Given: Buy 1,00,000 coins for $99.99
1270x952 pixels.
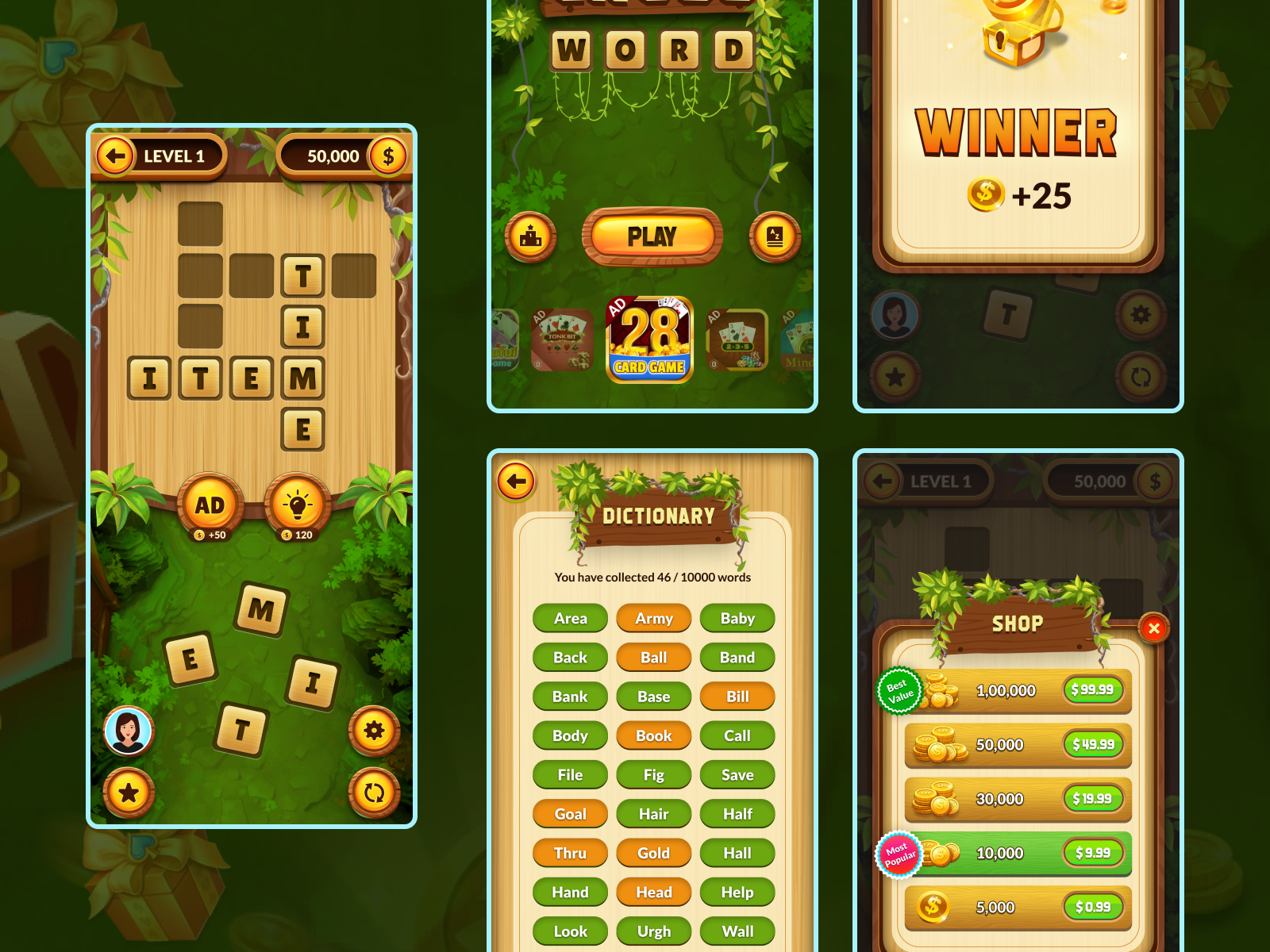Looking at the screenshot, I should point(1093,690).
